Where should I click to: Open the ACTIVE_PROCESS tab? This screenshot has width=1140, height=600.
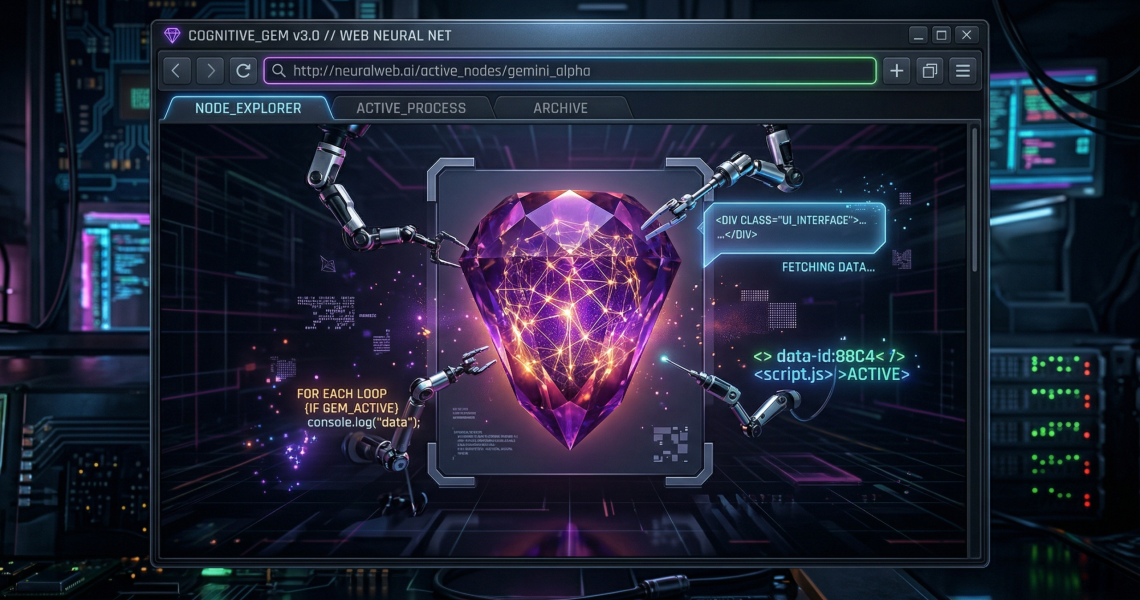tap(411, 108)
